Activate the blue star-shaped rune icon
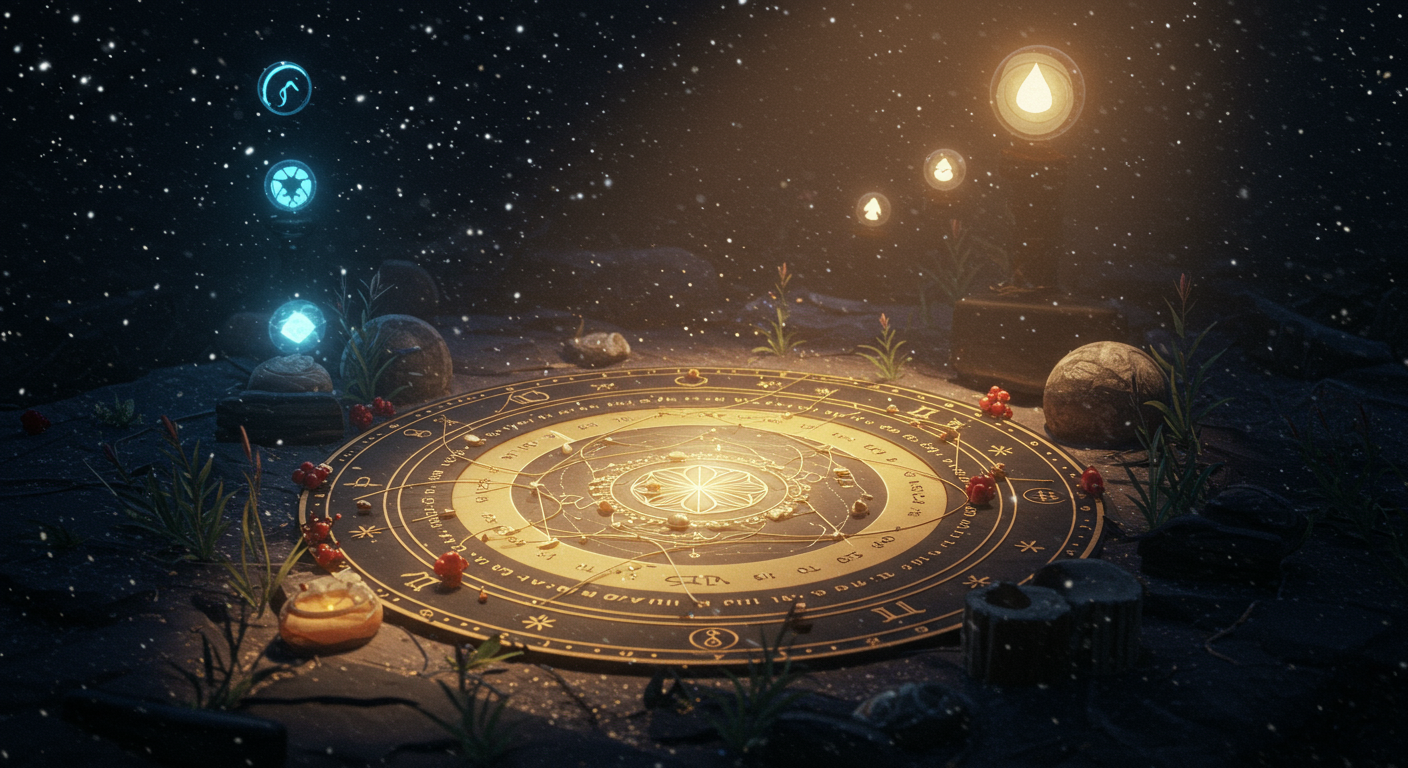This screenshot has height=768, width=1408. tap(290, 185)
